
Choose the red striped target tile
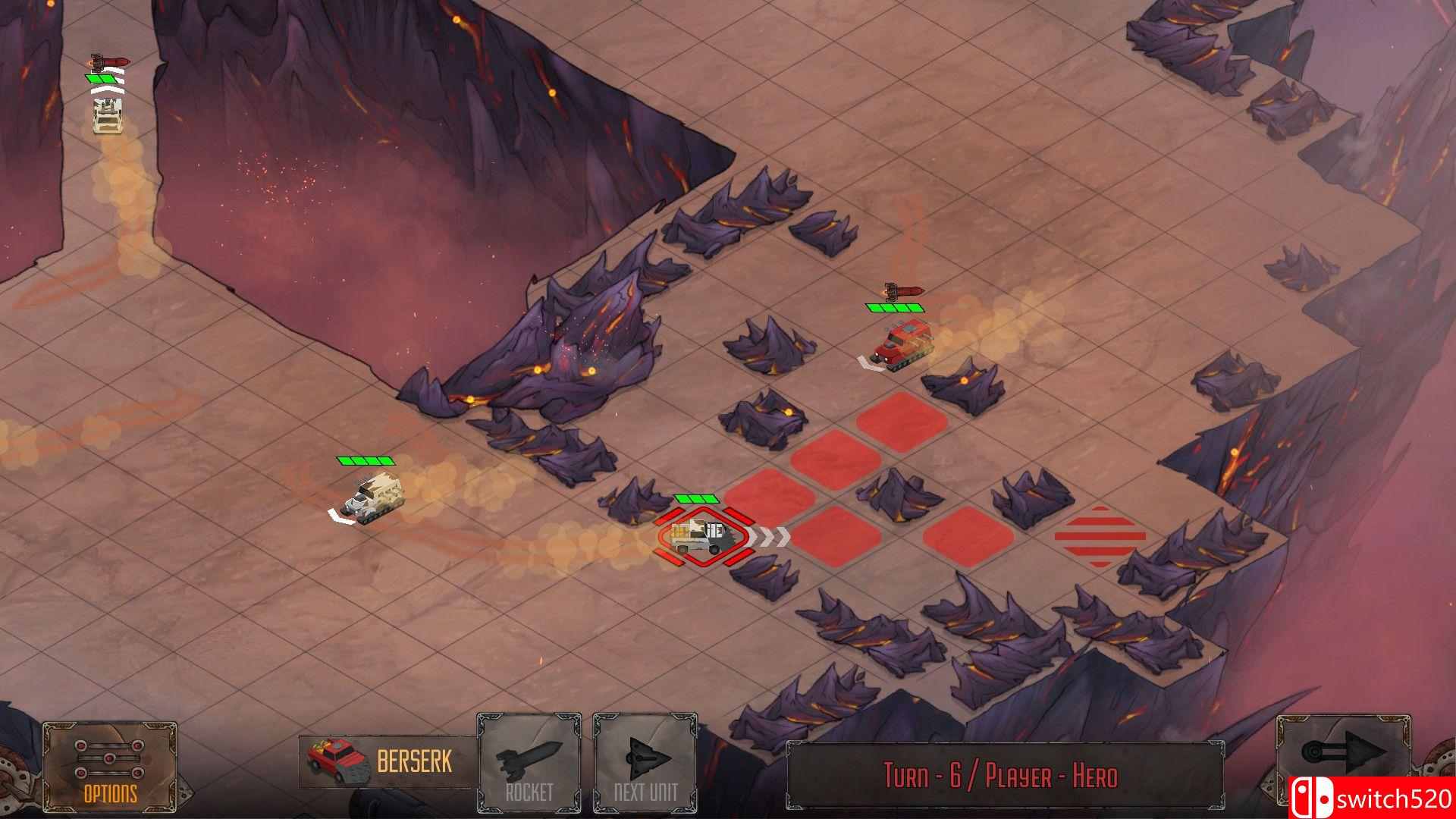pyautogui.click(x=1100, y=537)
